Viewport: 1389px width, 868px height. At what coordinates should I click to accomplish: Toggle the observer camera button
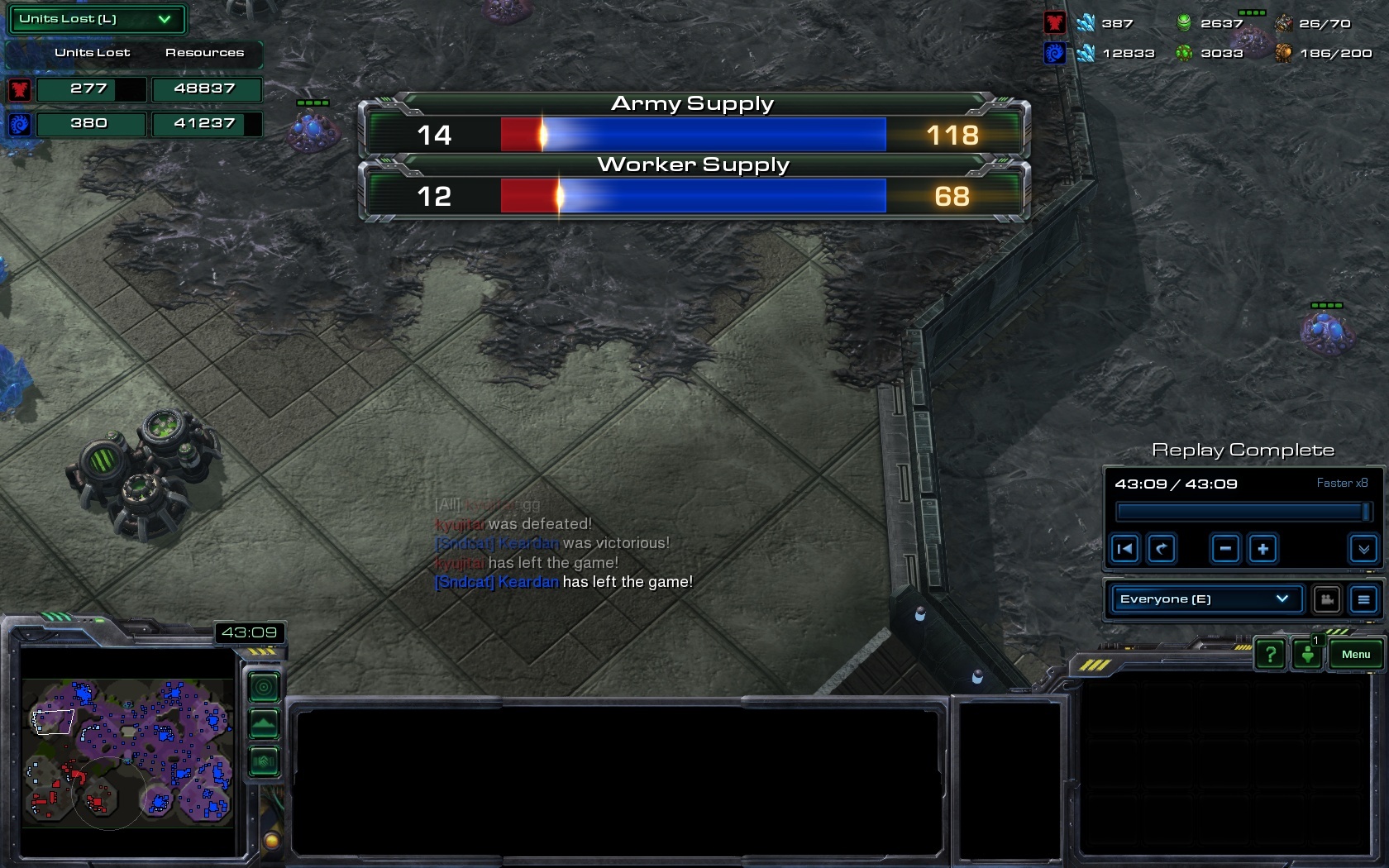click(x=1327, y=599)
